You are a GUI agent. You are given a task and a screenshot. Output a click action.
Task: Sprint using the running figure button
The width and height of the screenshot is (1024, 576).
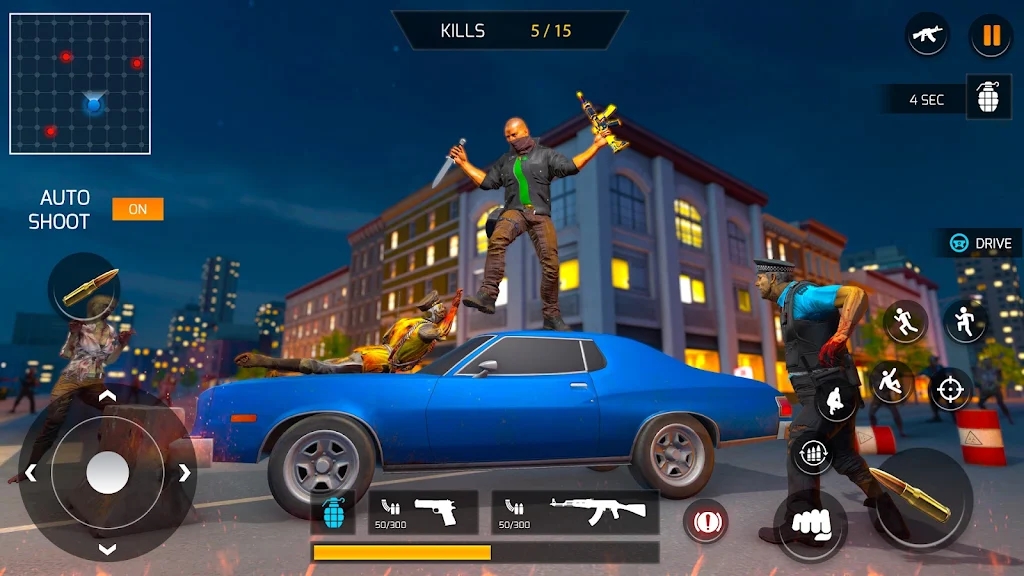click(x=905, y=321)
